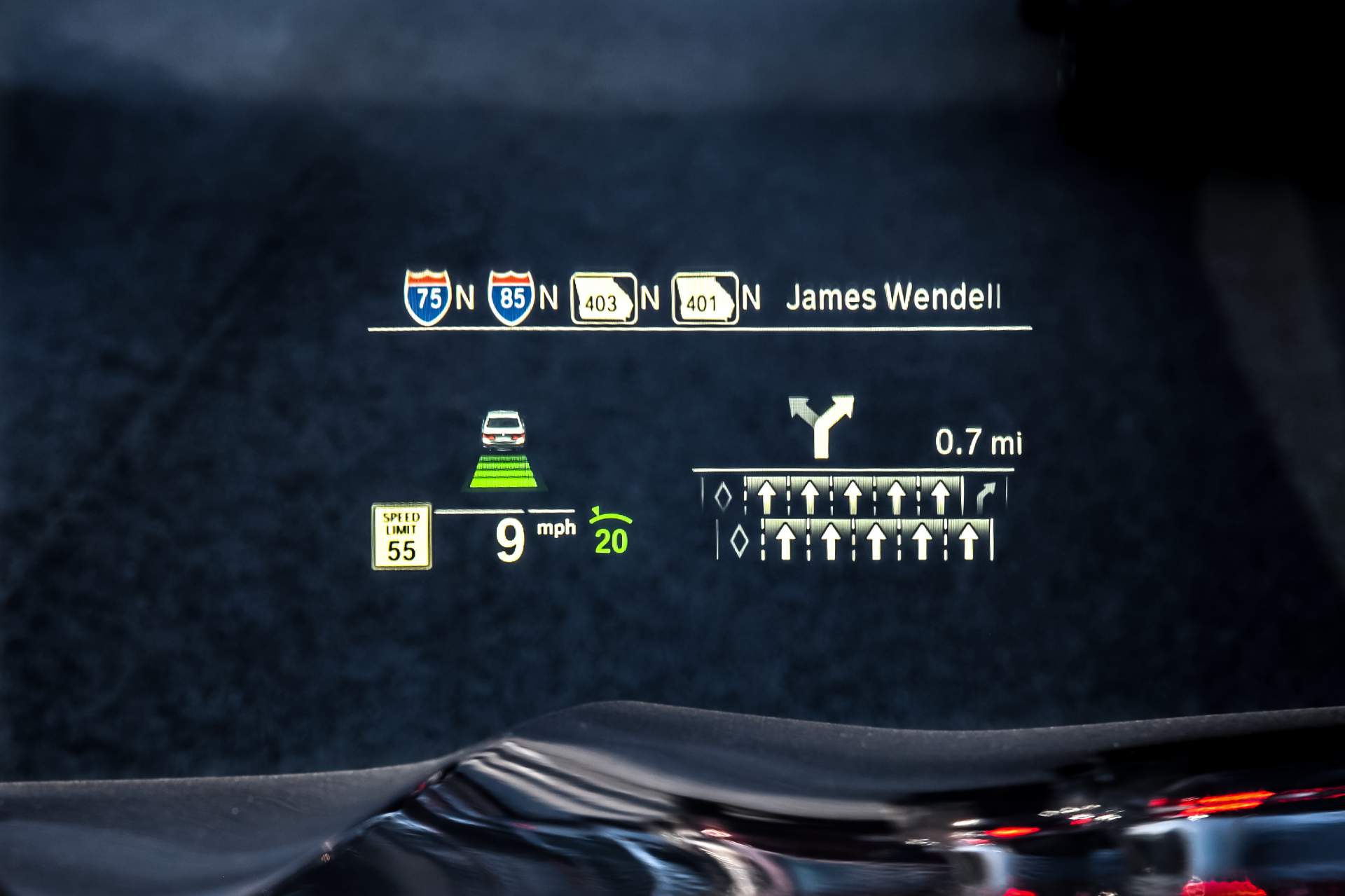The image size is (1345, 896).
Task: Click the fork-in-road direction arrow
Action: pos(822,425)
